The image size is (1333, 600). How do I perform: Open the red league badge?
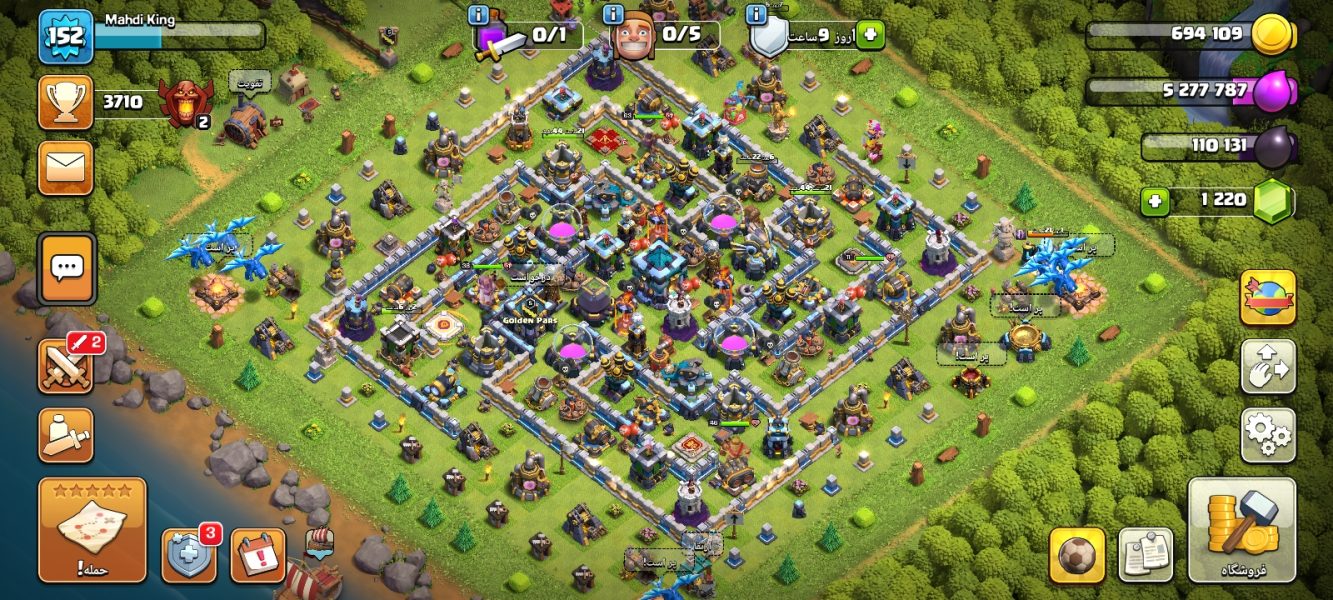pos(186,104)
